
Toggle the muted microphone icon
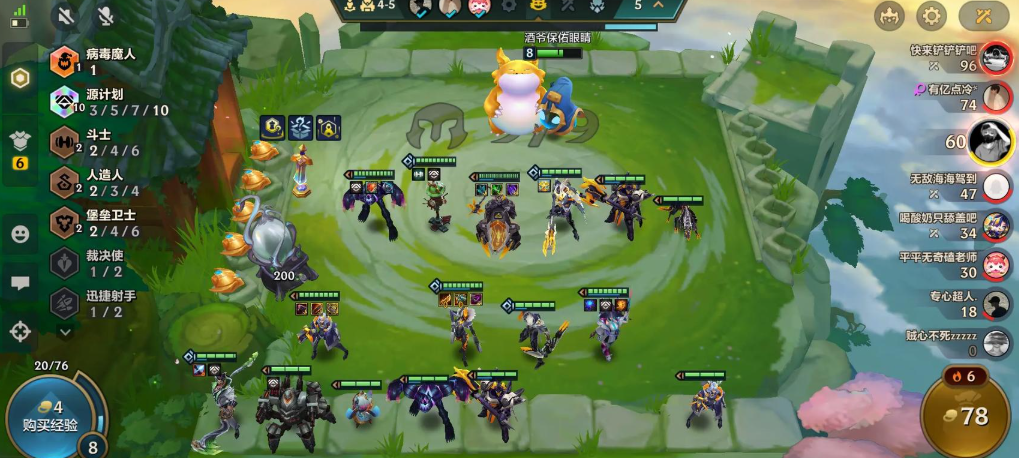pos(105,17)
